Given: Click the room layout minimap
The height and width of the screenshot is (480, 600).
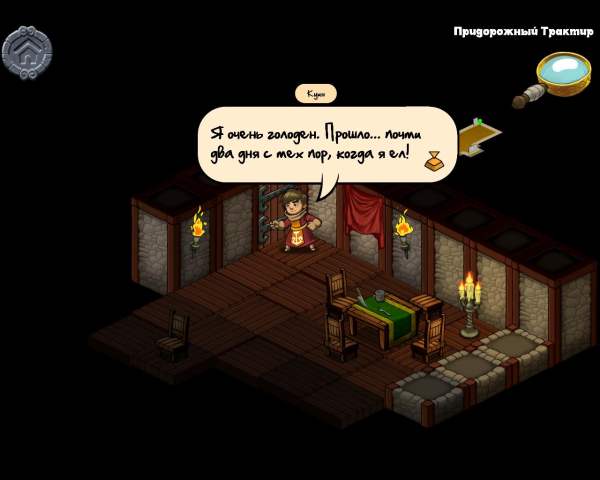Looking at the screenshot, I should (x=480, y=137).
